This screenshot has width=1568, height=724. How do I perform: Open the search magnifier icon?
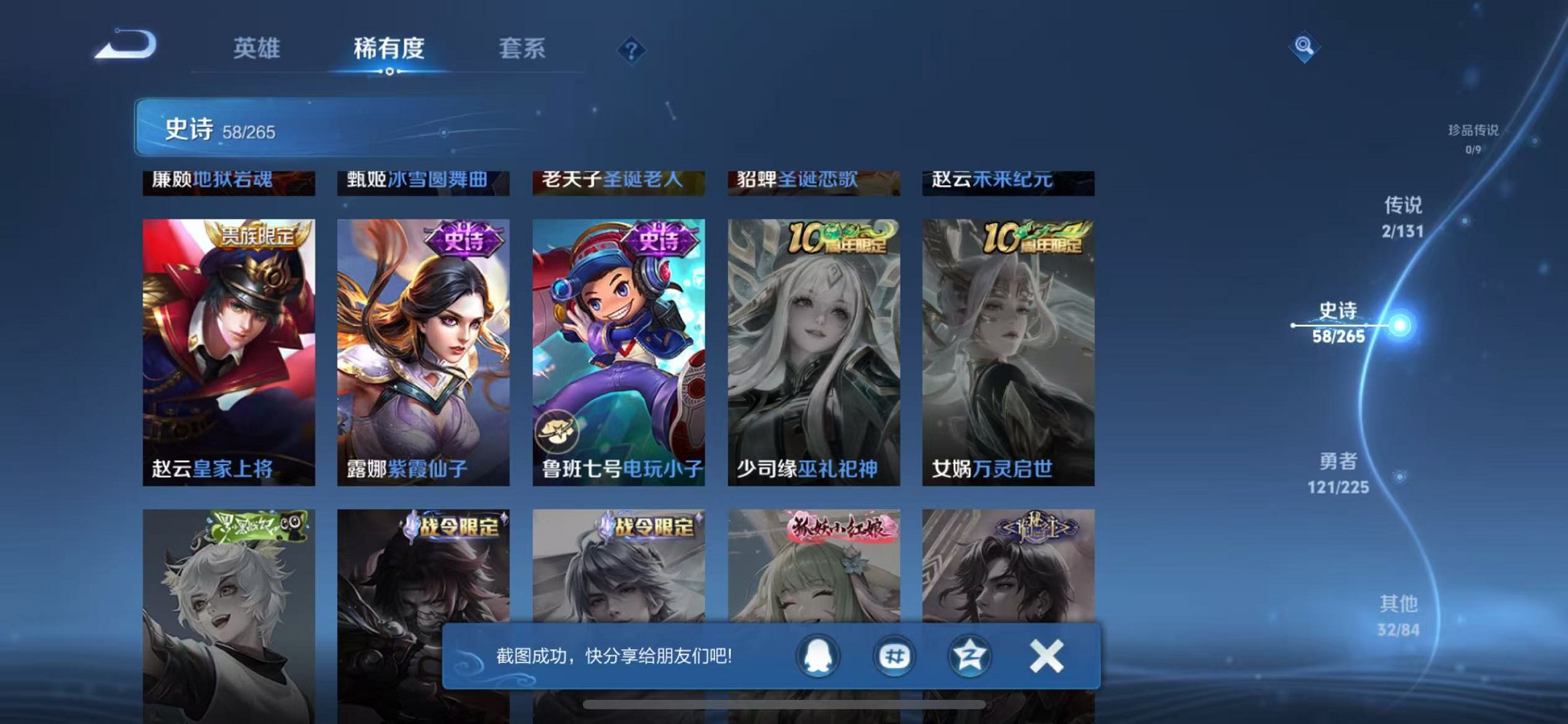[x=1304, y=48]
